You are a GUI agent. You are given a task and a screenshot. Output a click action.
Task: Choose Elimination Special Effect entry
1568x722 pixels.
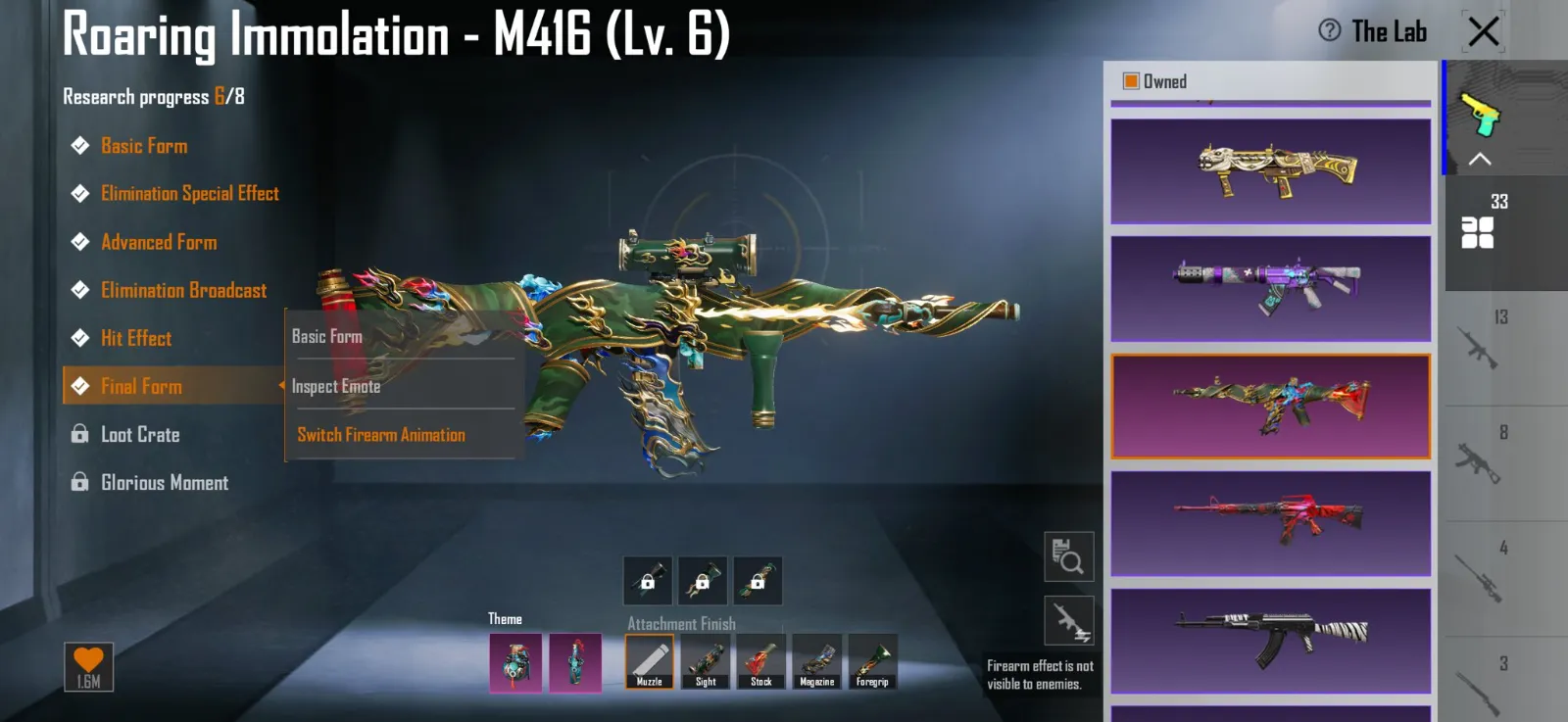click(189, 194)
